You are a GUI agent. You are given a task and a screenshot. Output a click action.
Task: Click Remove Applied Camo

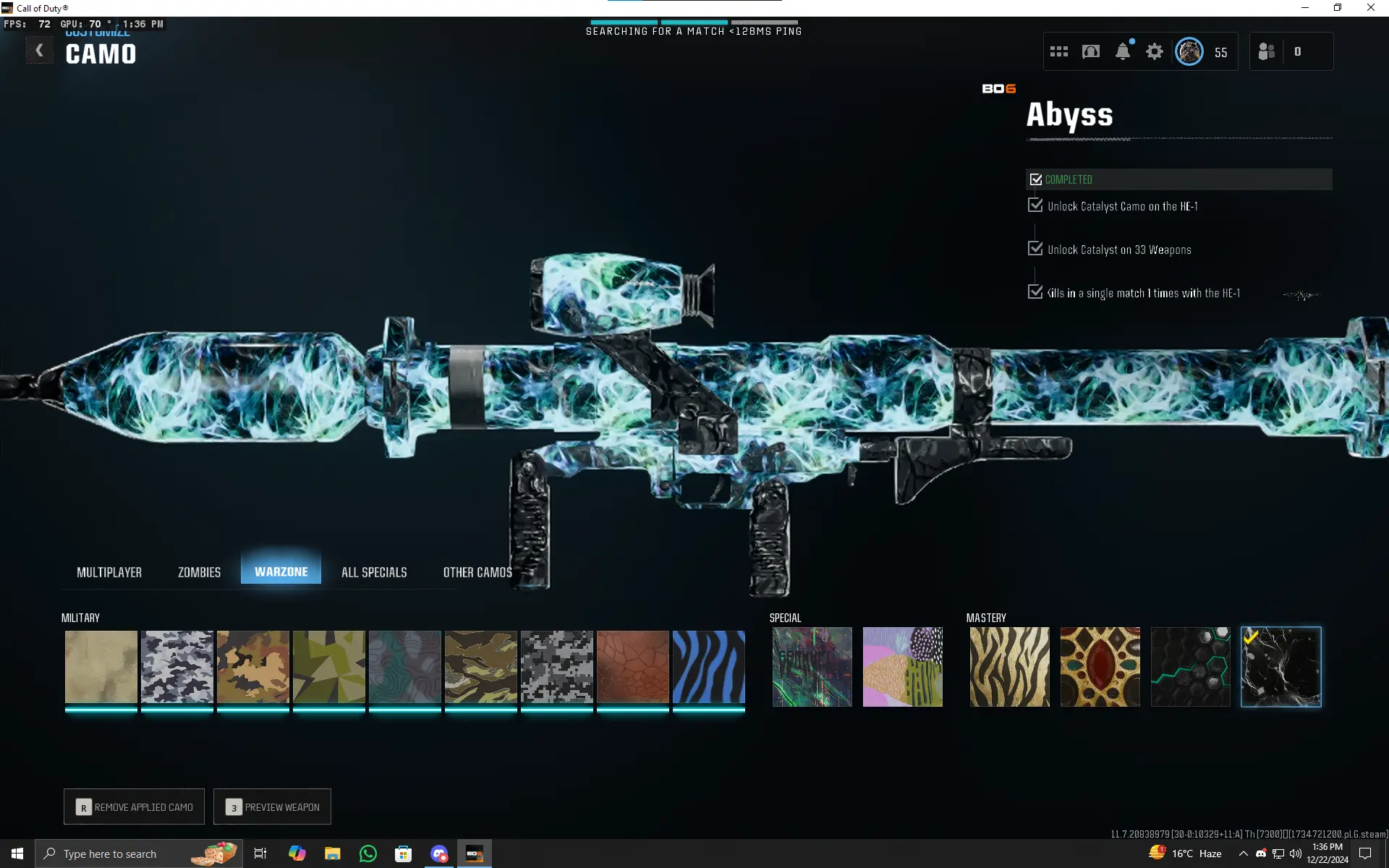pos(133,807)
